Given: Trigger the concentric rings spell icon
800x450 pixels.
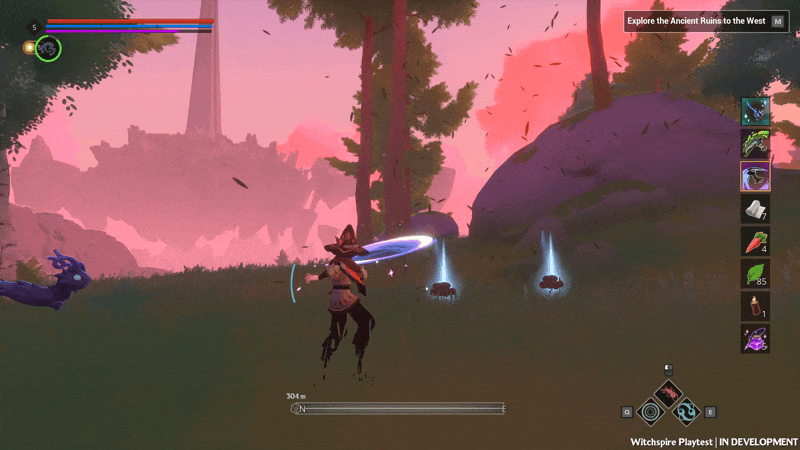Looking at the screenshot, I should 649,411.
